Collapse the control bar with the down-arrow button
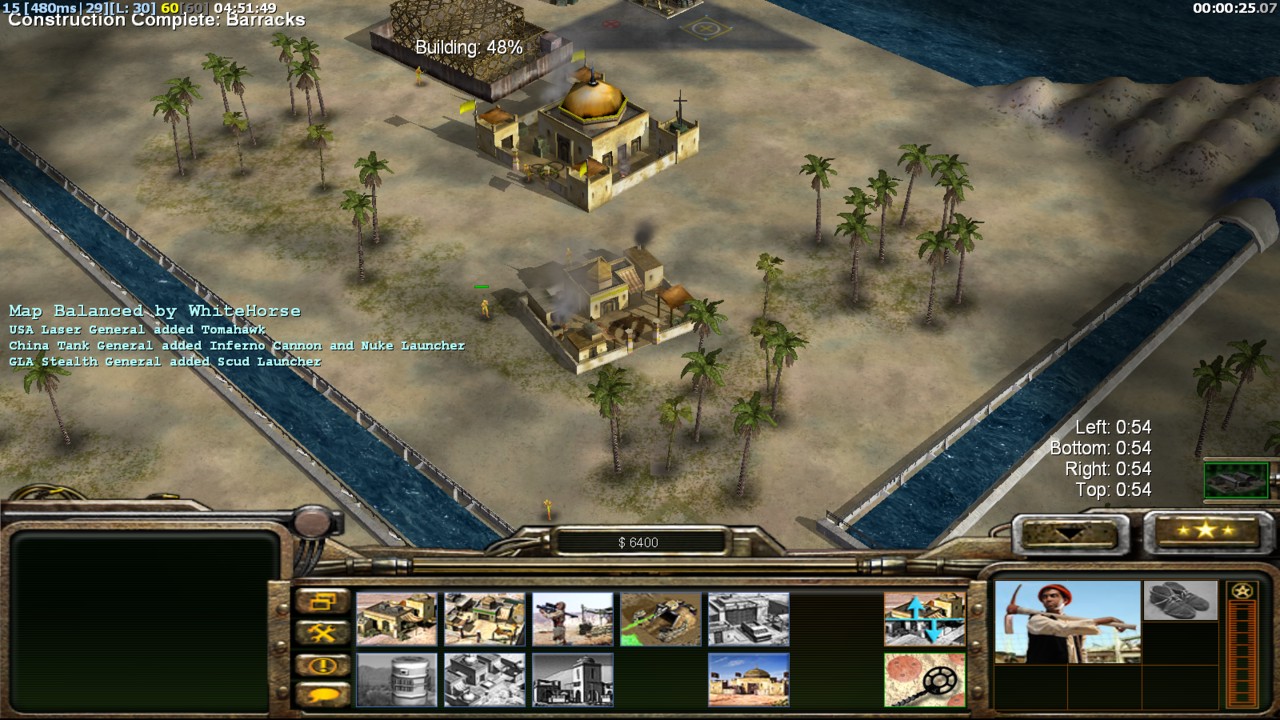This screenshot has height=720, width=1280. 1065,533
